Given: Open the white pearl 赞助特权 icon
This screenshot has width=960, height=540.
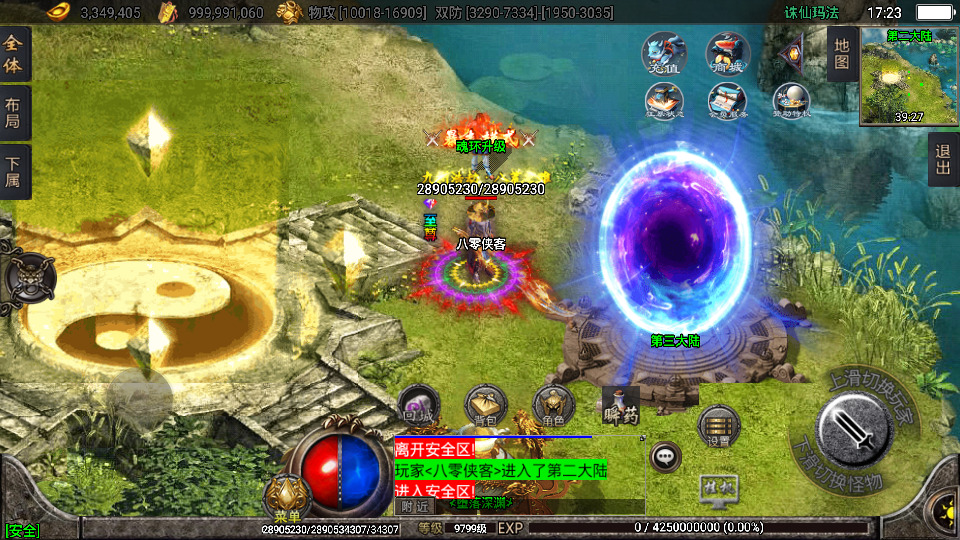Looking at the screenshot, I should pyautogui.click(x=793, y=101).
